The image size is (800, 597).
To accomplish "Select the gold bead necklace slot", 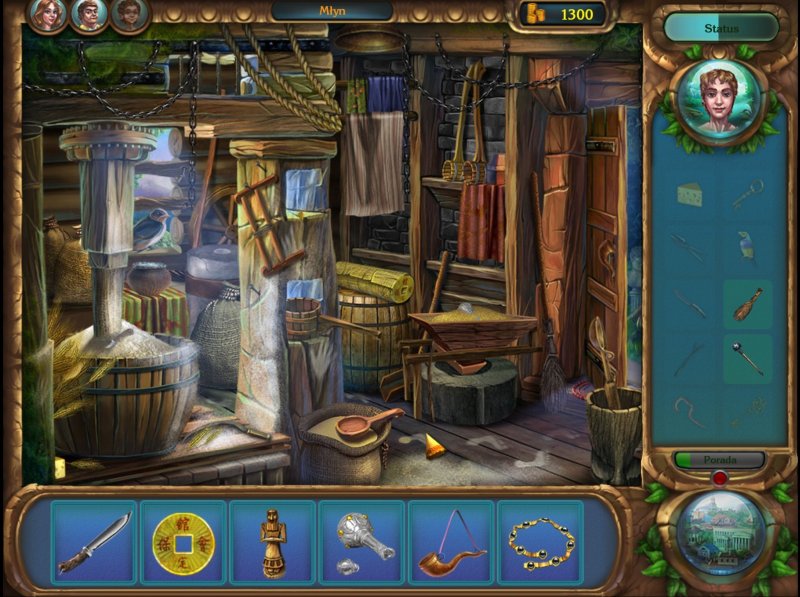I will coord(540,543).
